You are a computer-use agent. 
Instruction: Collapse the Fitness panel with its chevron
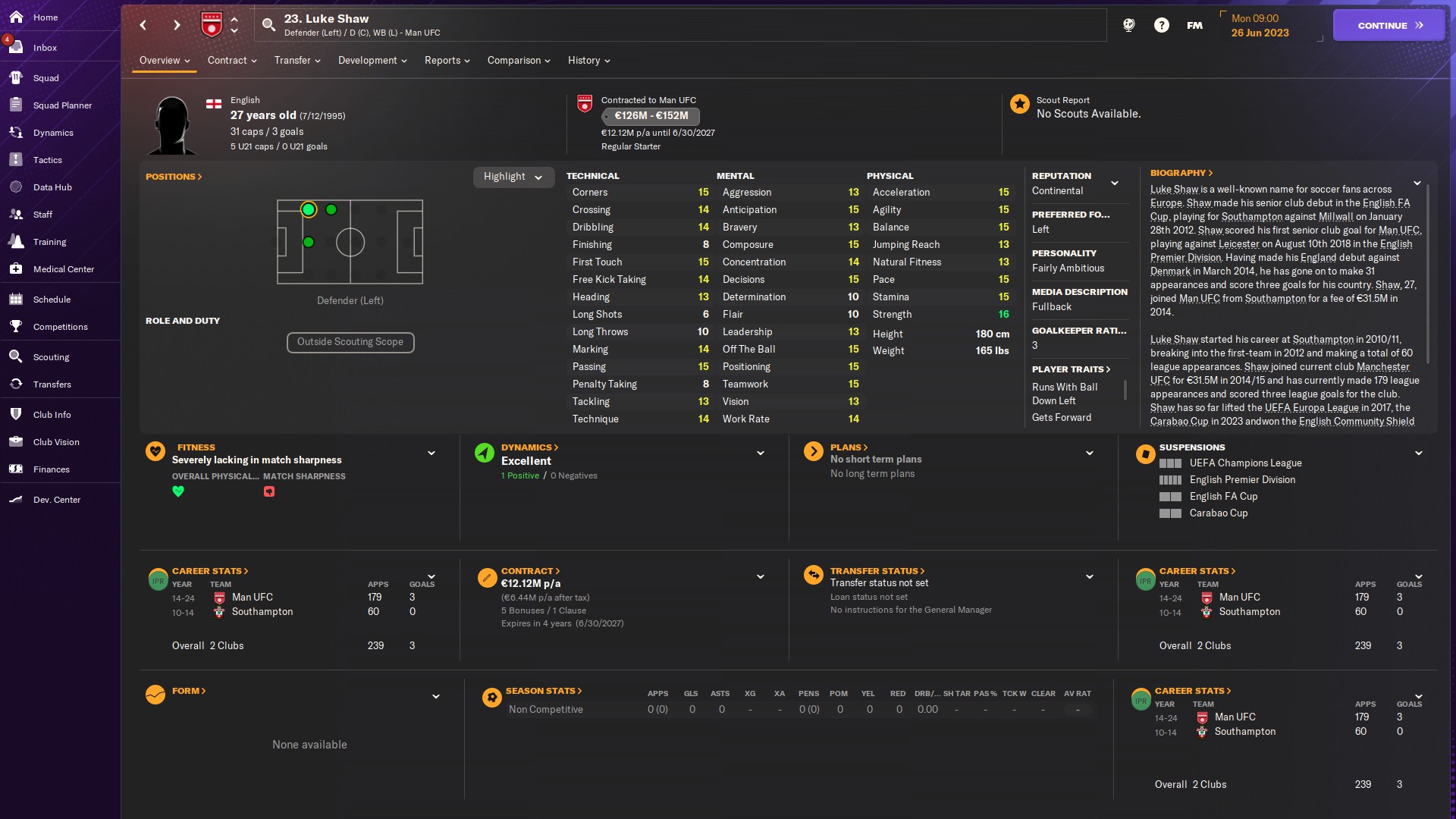(431, 453)
